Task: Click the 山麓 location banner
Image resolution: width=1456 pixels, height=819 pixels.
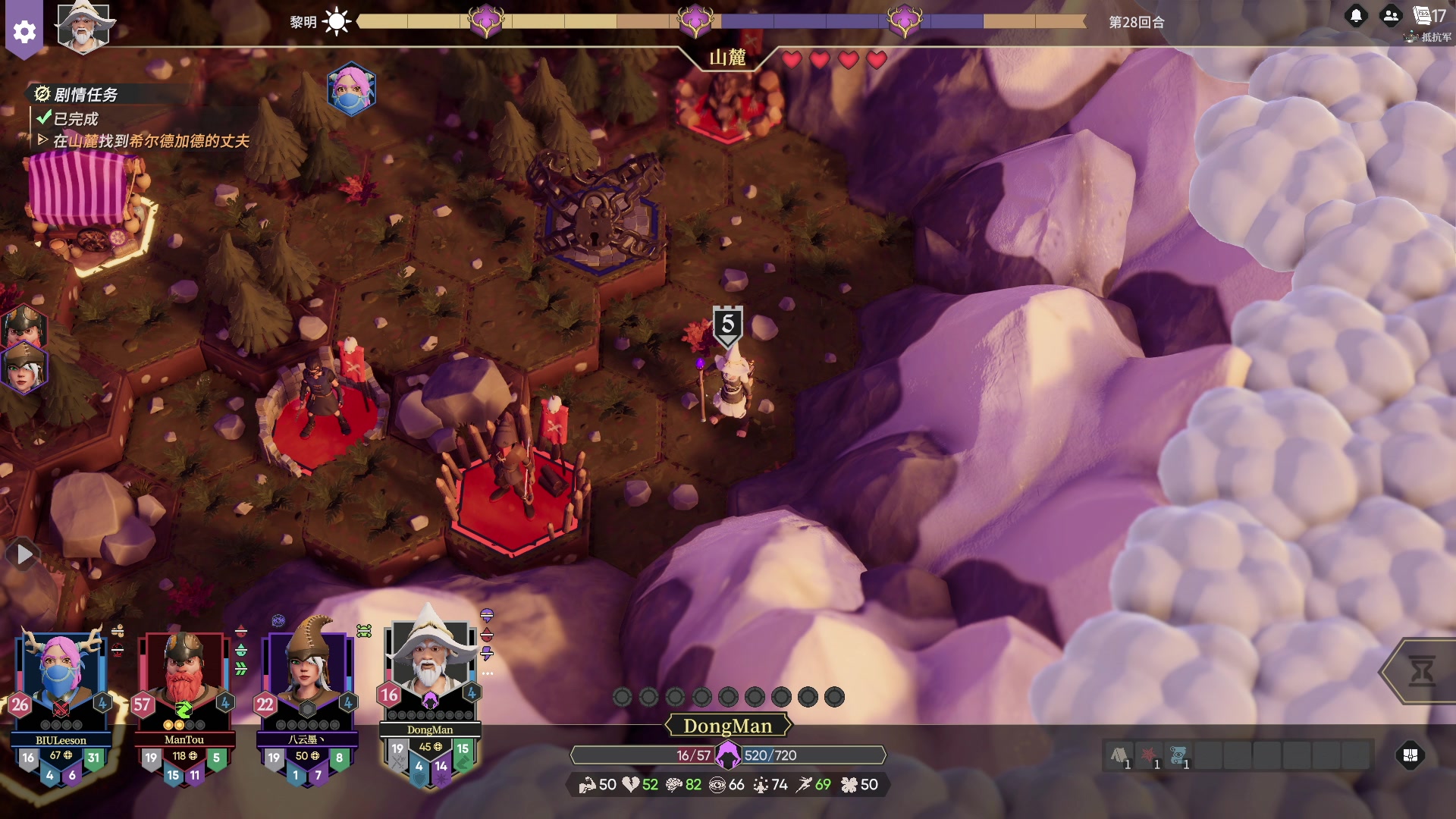Action: [x=727, y=58]
